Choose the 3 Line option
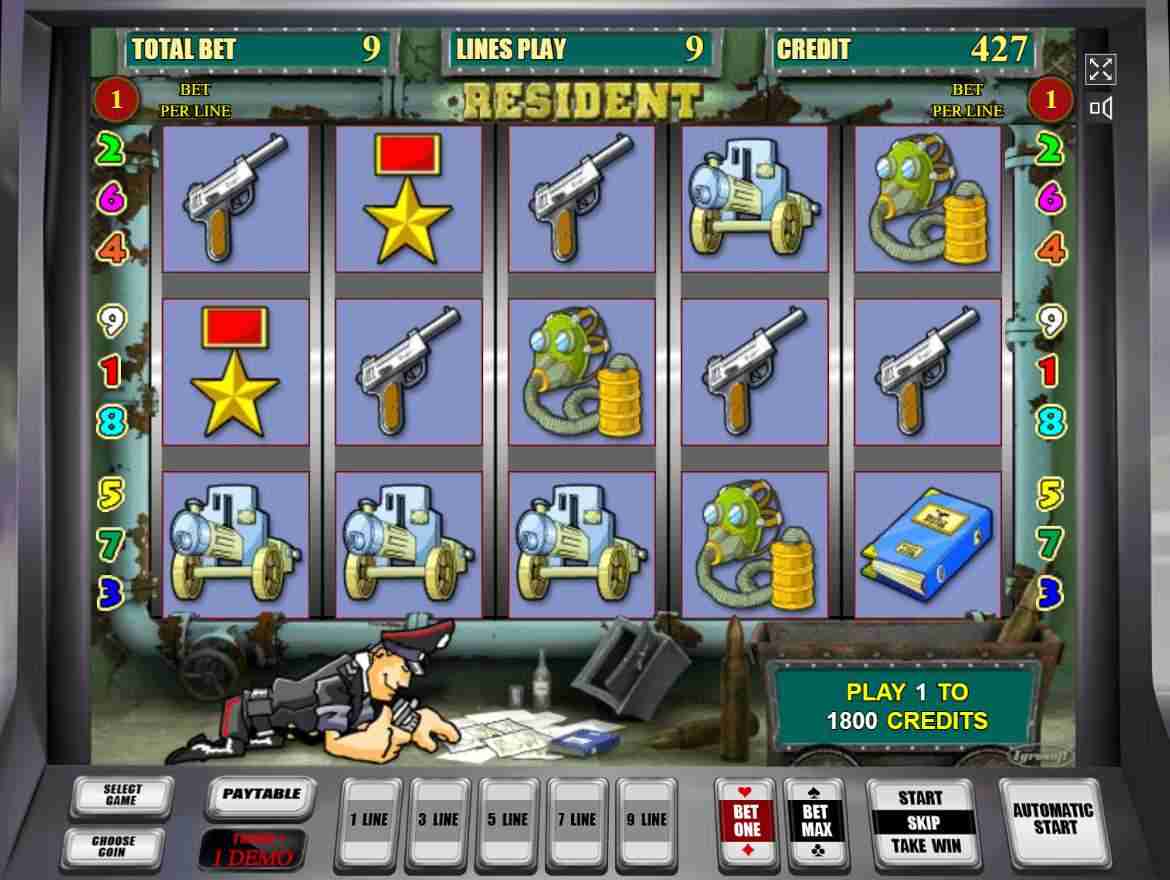Screen dimensions: 1170x880 [438, 821]
